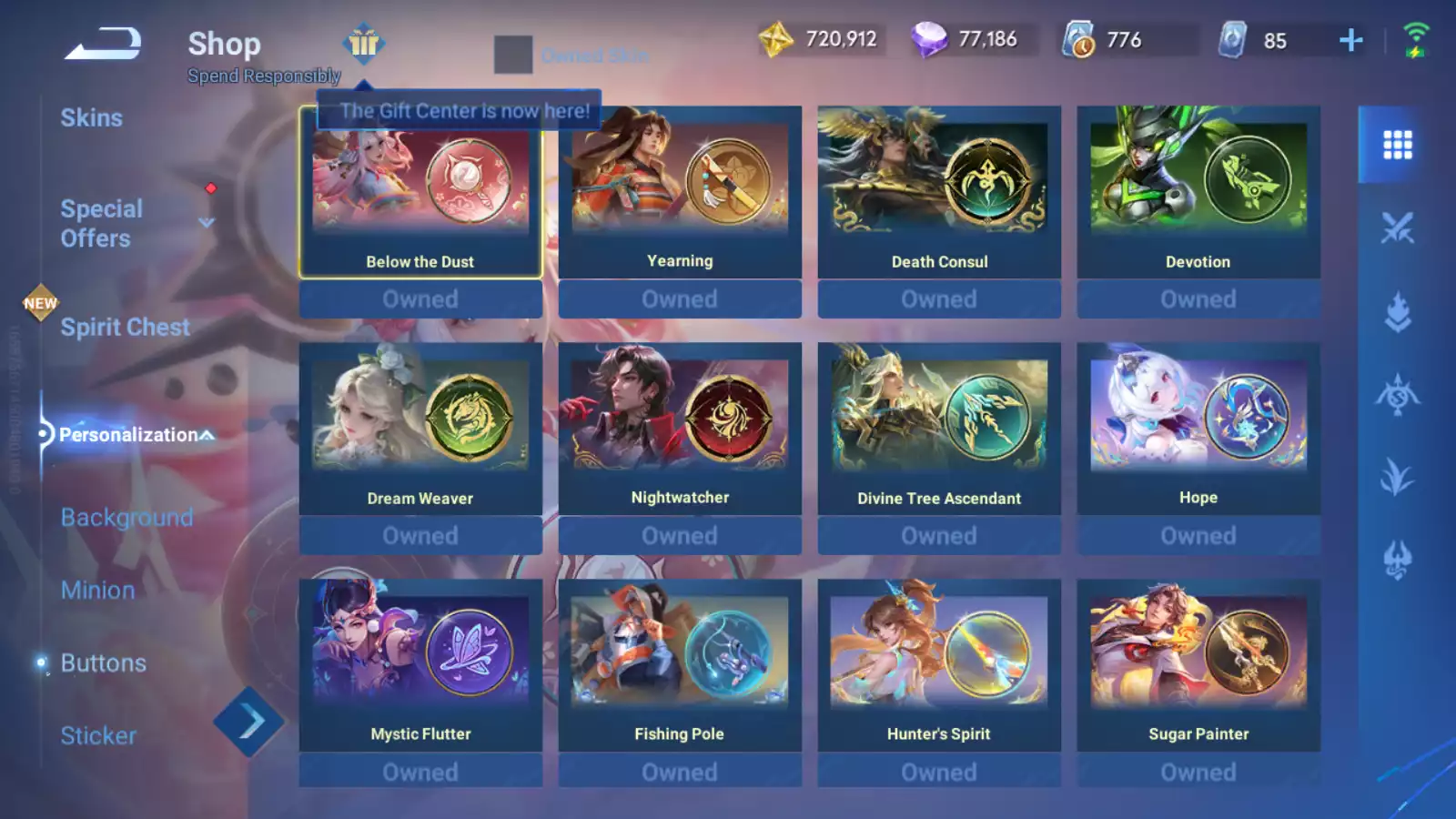Open the Spirit Chest section

125,328
